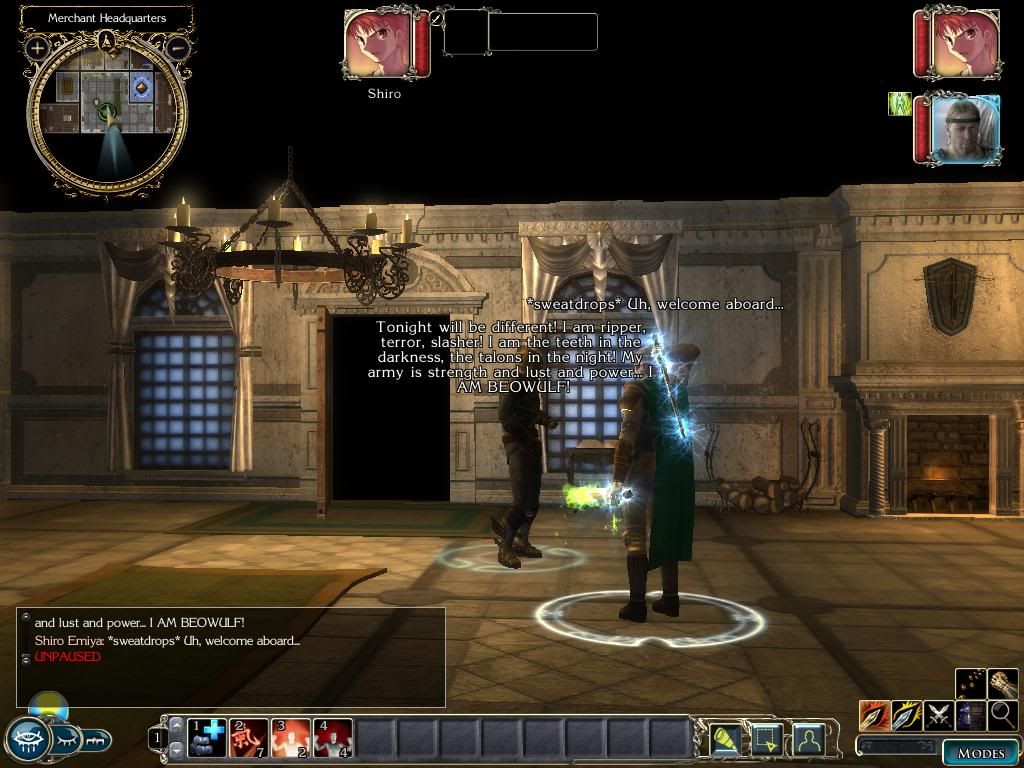
Task: Toggle the crossed swords combat mode
Action: (939, 715)
